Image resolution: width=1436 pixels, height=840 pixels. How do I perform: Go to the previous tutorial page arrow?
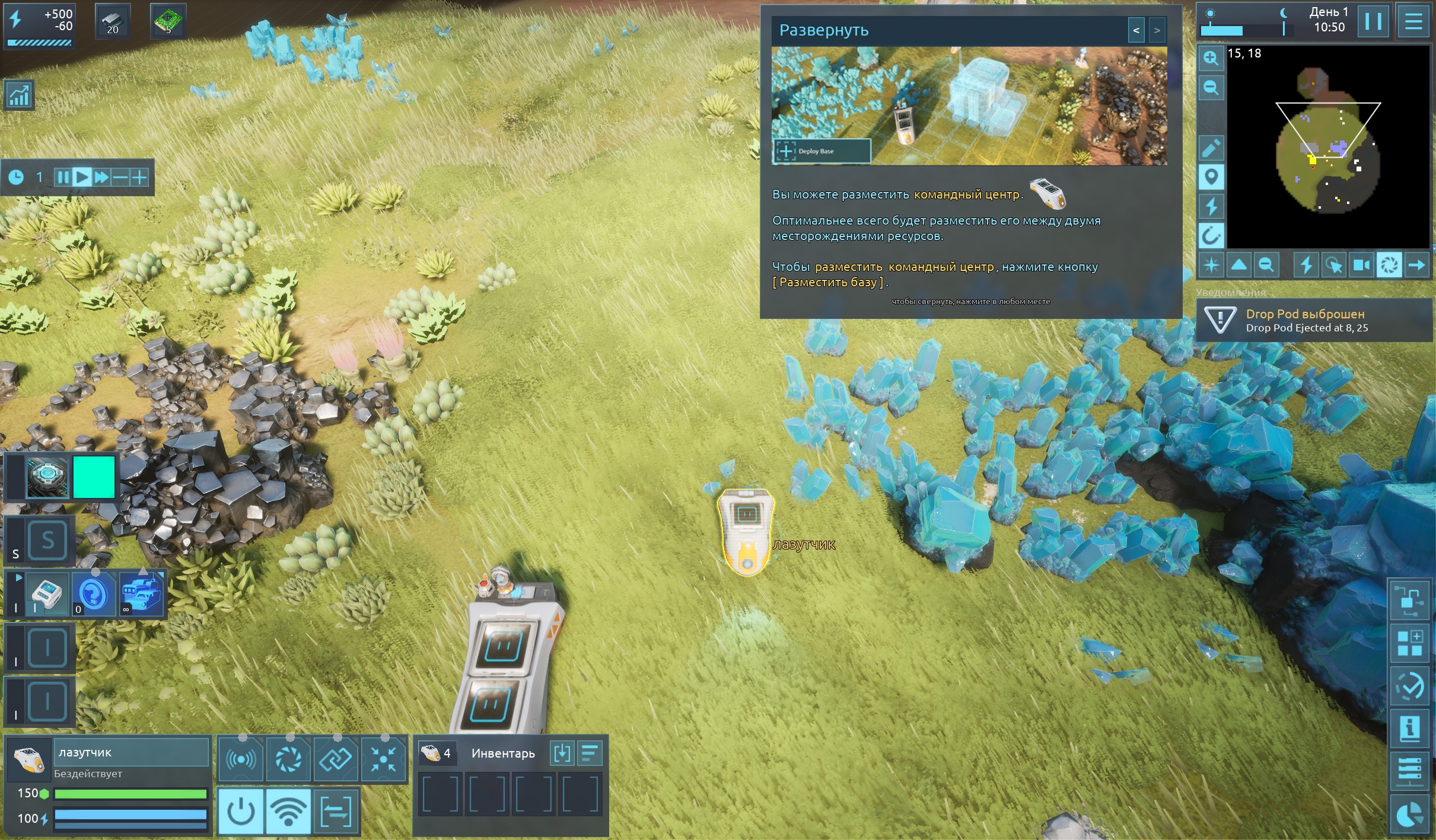[1136, 30]
